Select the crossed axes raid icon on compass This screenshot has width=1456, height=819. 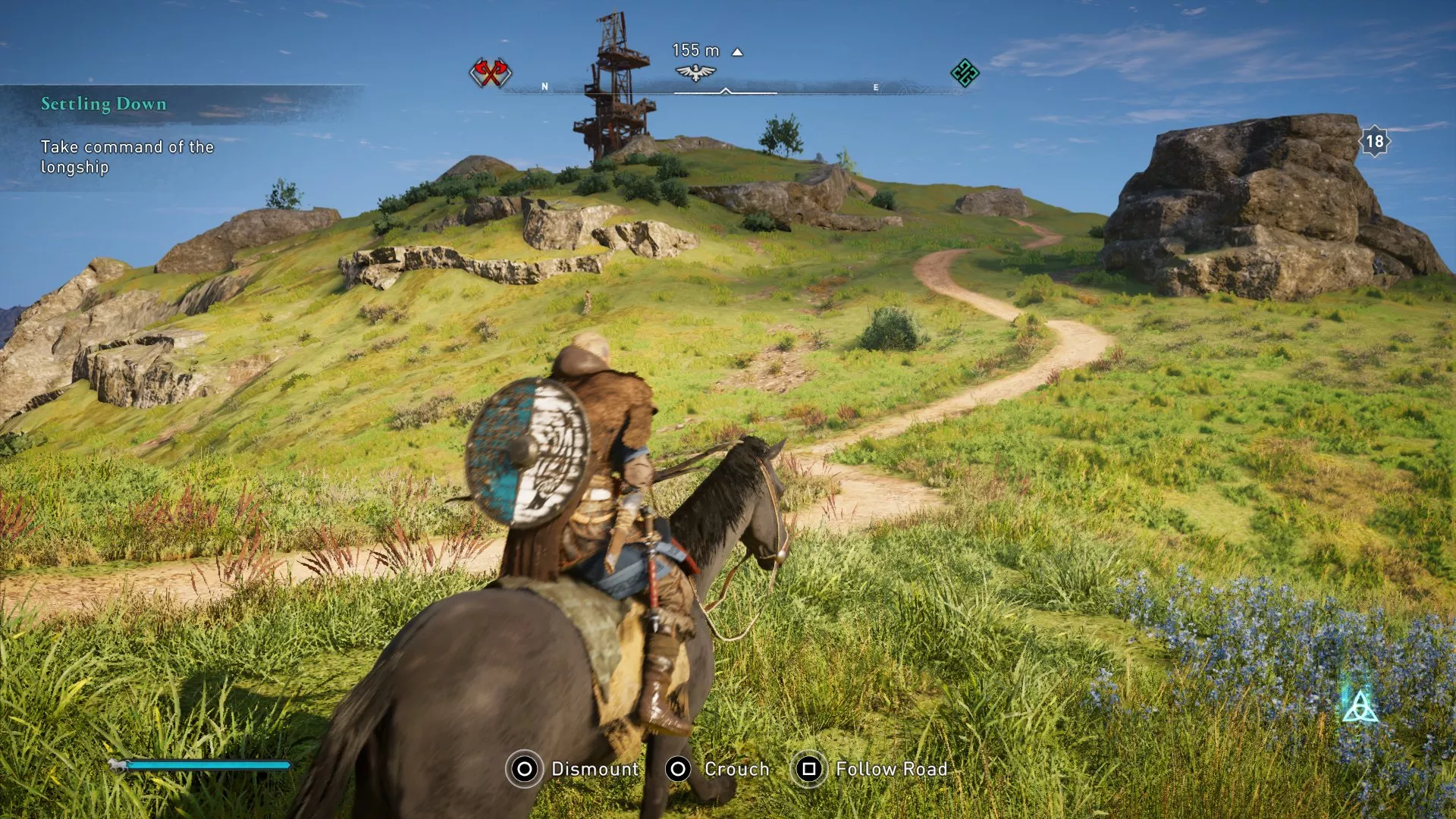tap(489, 74)
